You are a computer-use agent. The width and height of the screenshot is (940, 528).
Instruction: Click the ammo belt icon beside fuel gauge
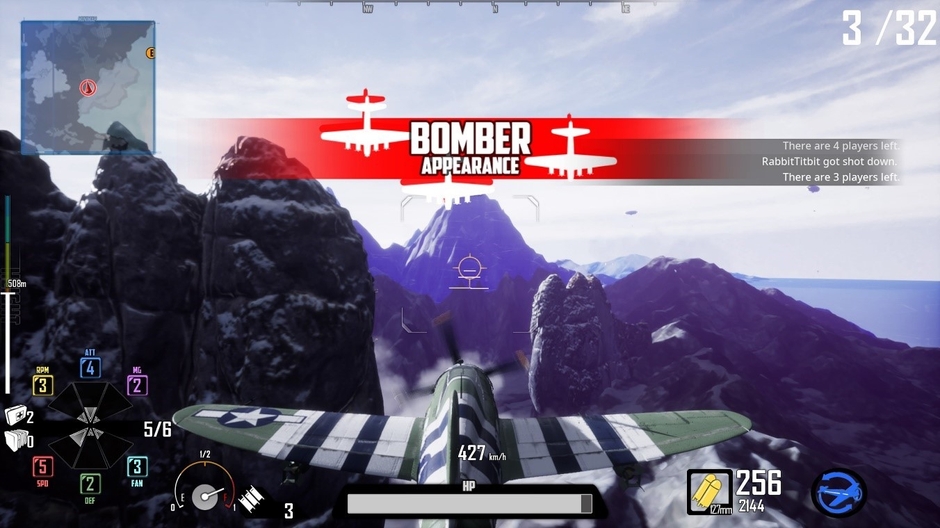[250, 496]
